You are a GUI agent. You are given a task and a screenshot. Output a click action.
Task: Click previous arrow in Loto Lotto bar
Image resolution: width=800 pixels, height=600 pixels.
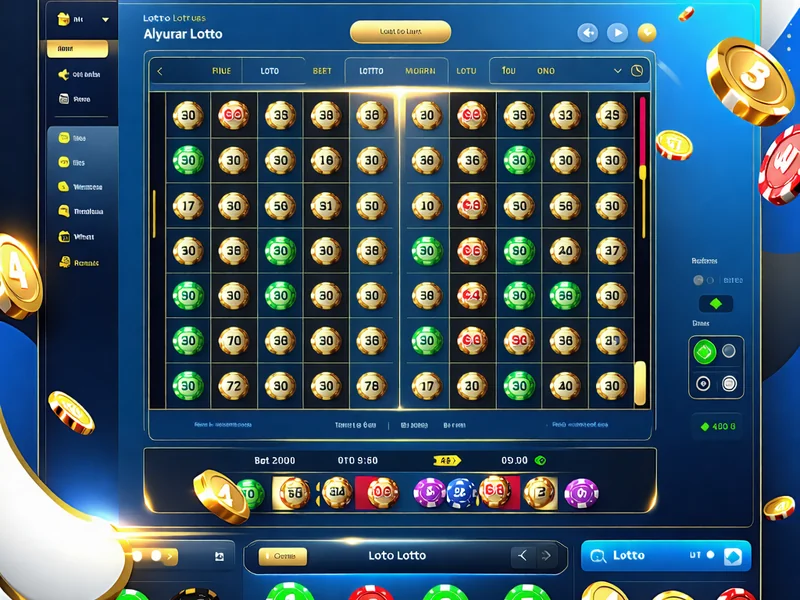pyautogui.click(x=520, y=555)
